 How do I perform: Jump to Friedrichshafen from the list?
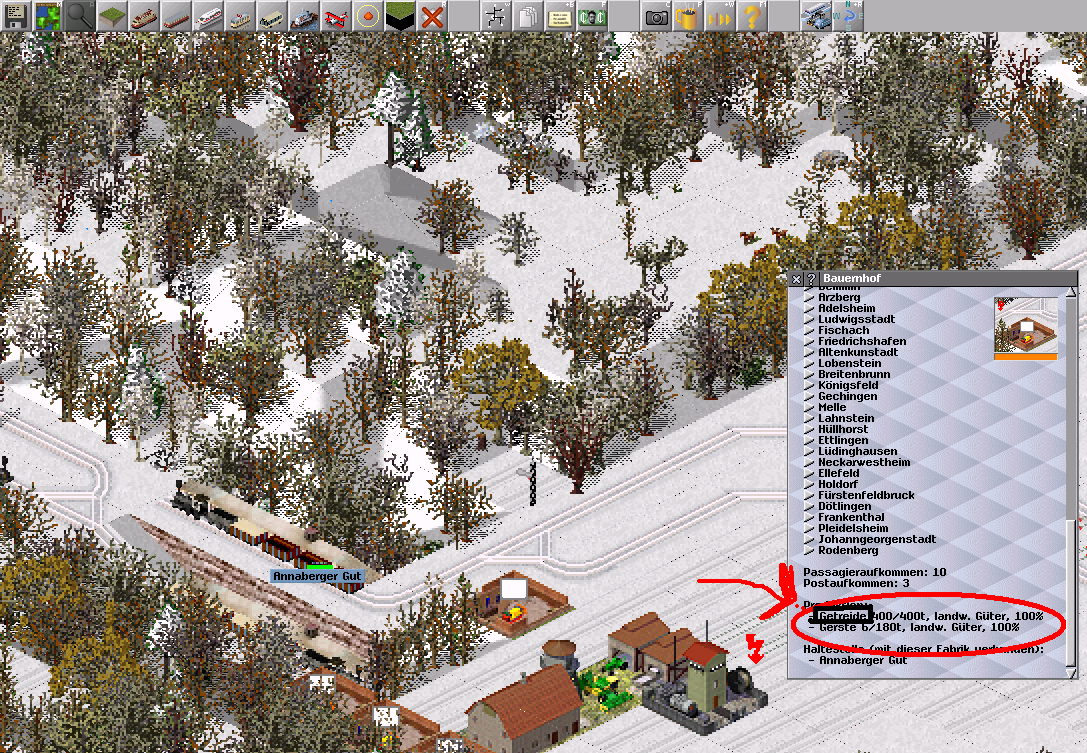(x=862, y=341)
